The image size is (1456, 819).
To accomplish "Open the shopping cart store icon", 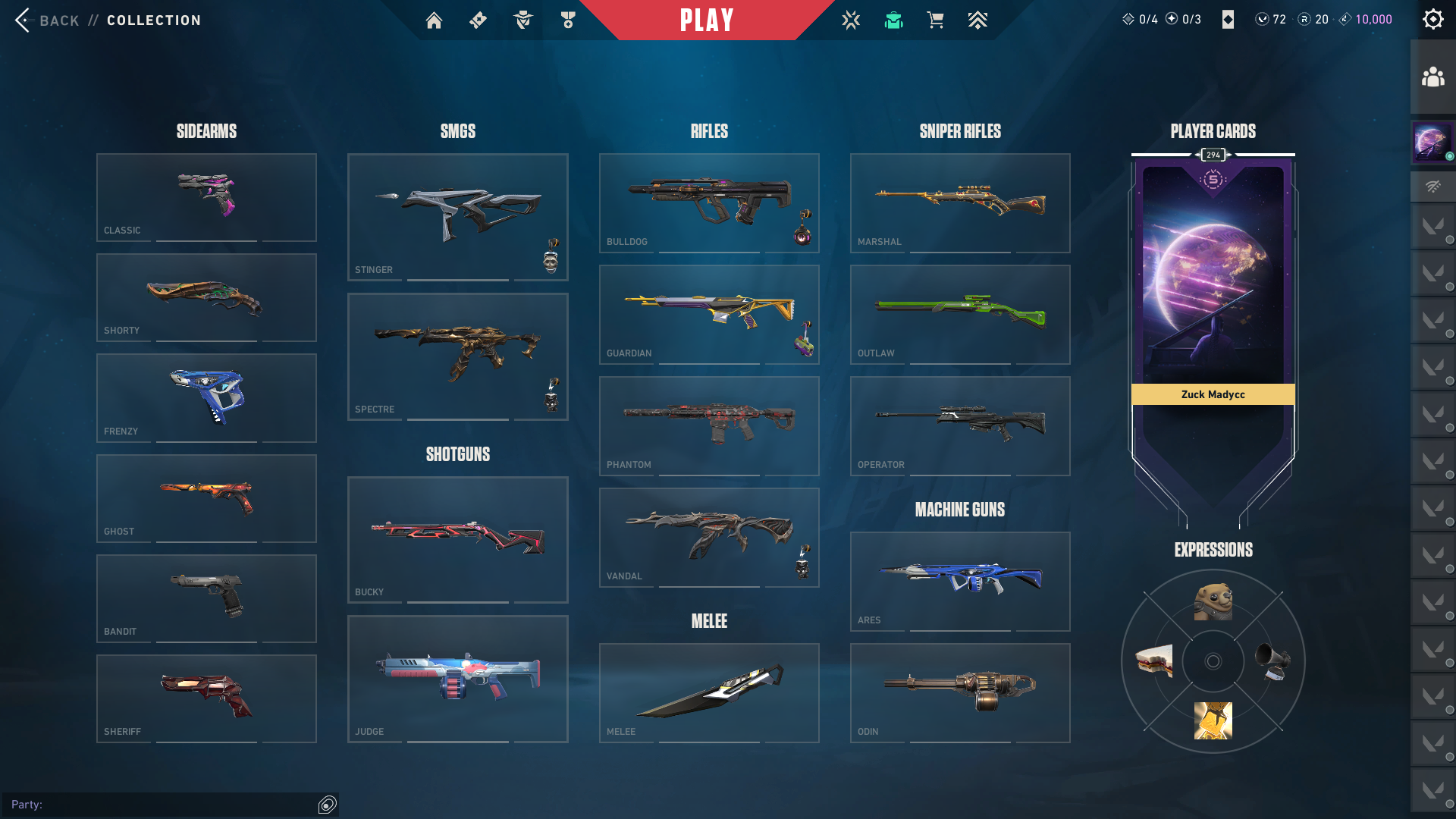I will tap(935, 20).
